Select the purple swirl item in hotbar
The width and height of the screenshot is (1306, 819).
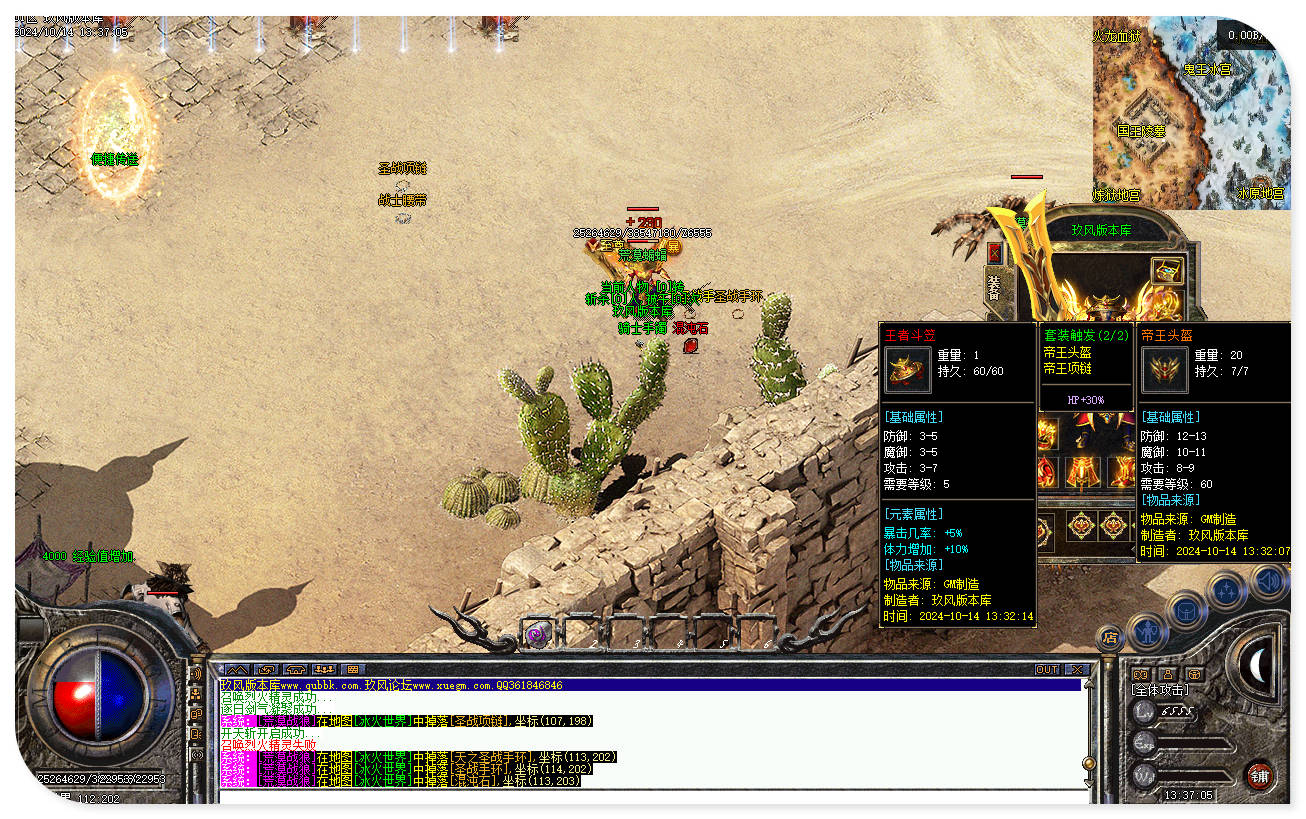point(538,634)
